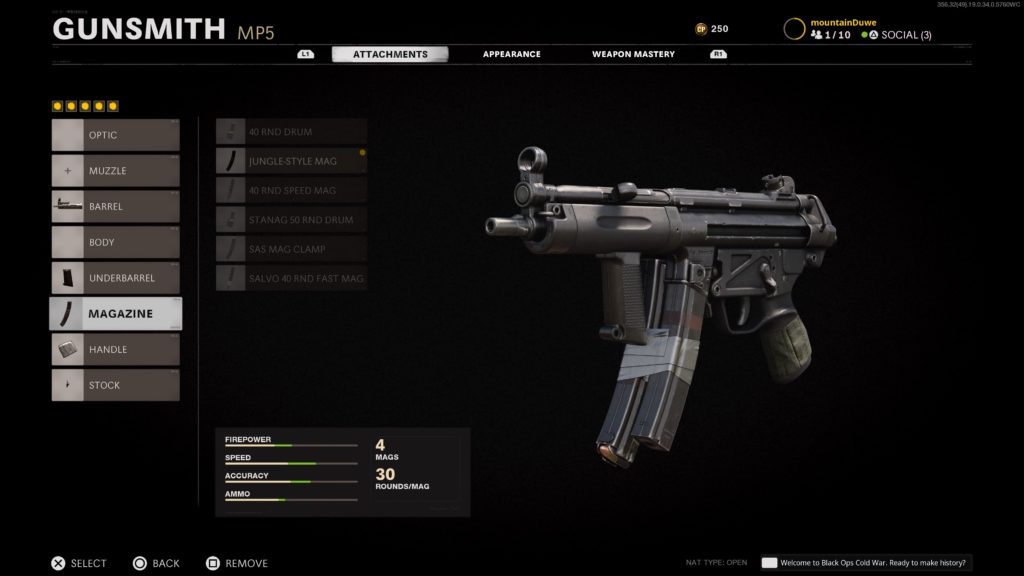Click the Welcome to Black Ops message box

pyautogui.click(x=865, y=563)
